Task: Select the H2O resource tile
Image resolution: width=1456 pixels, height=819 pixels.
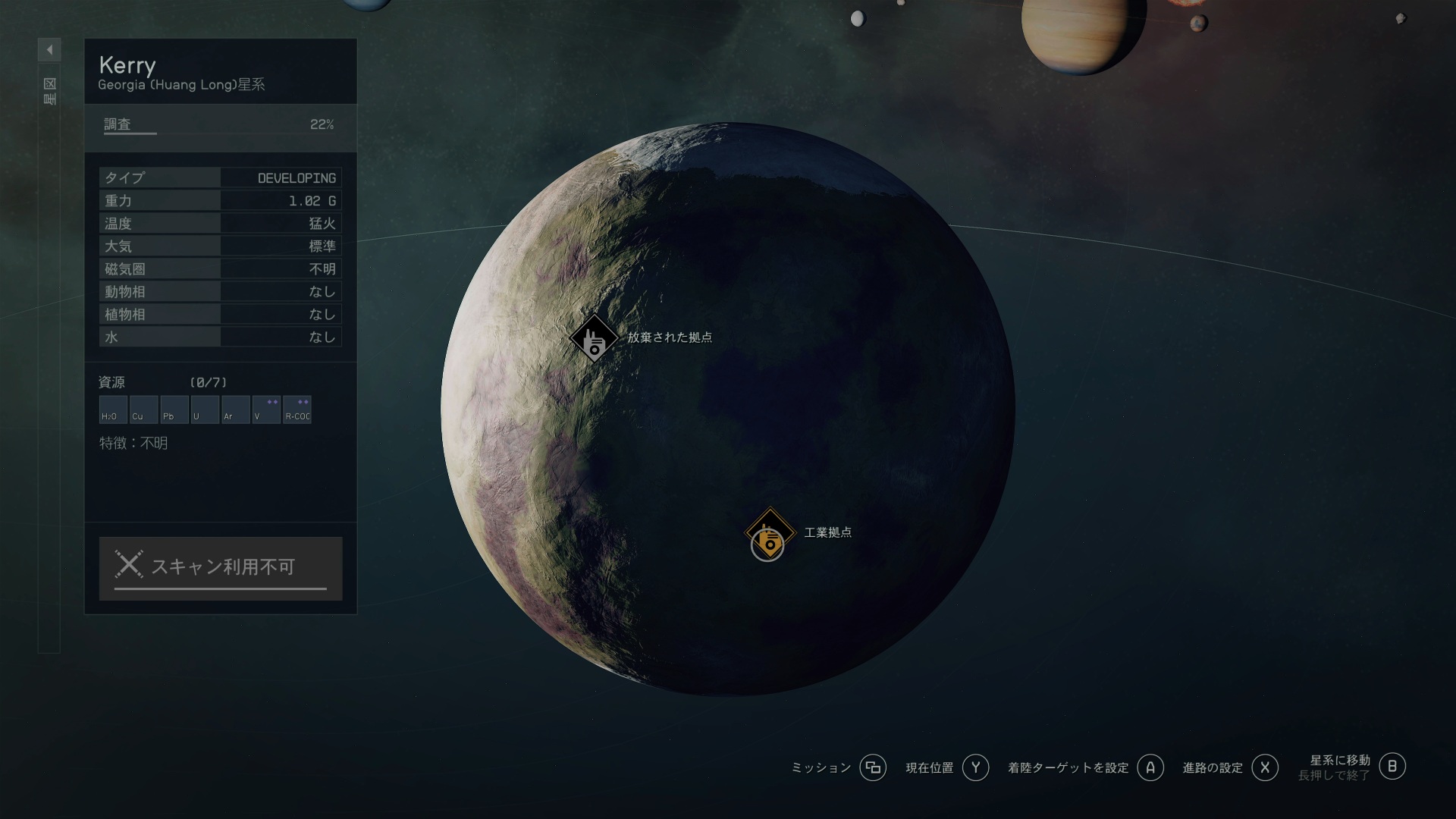Action: [113, 409]
